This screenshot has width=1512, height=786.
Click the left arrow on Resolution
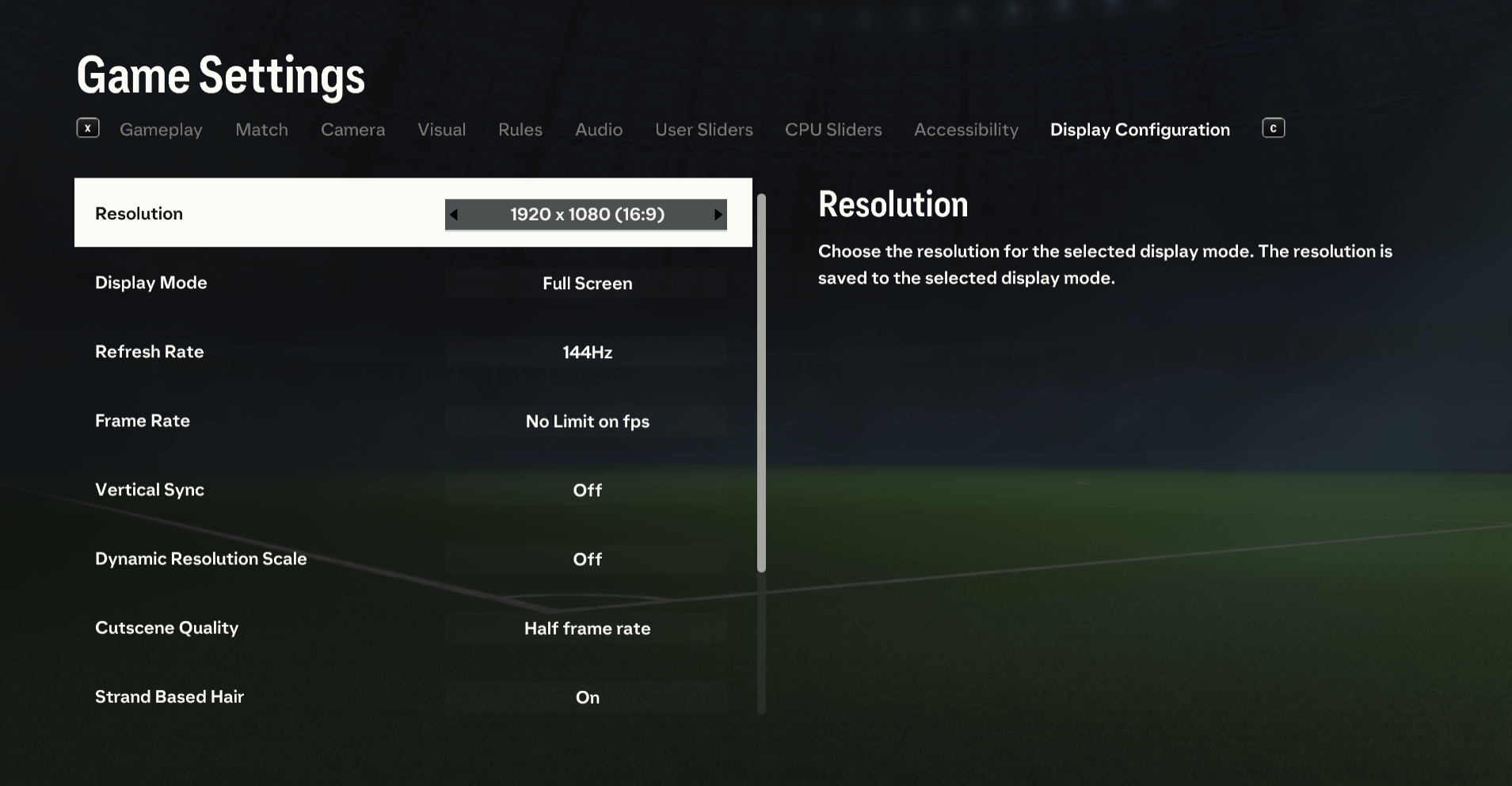(454, 214)
